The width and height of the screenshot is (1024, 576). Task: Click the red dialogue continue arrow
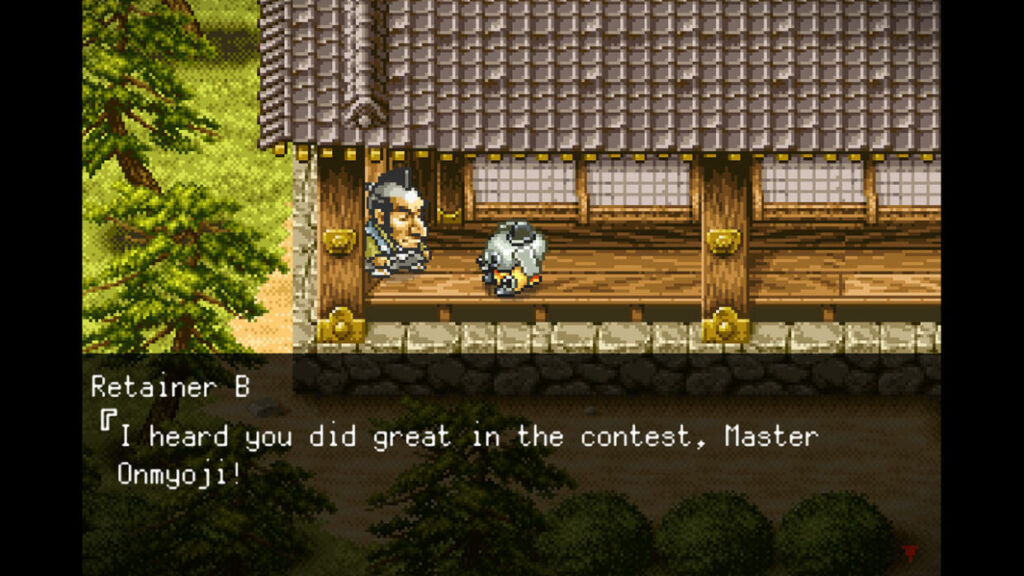(910, 552)
